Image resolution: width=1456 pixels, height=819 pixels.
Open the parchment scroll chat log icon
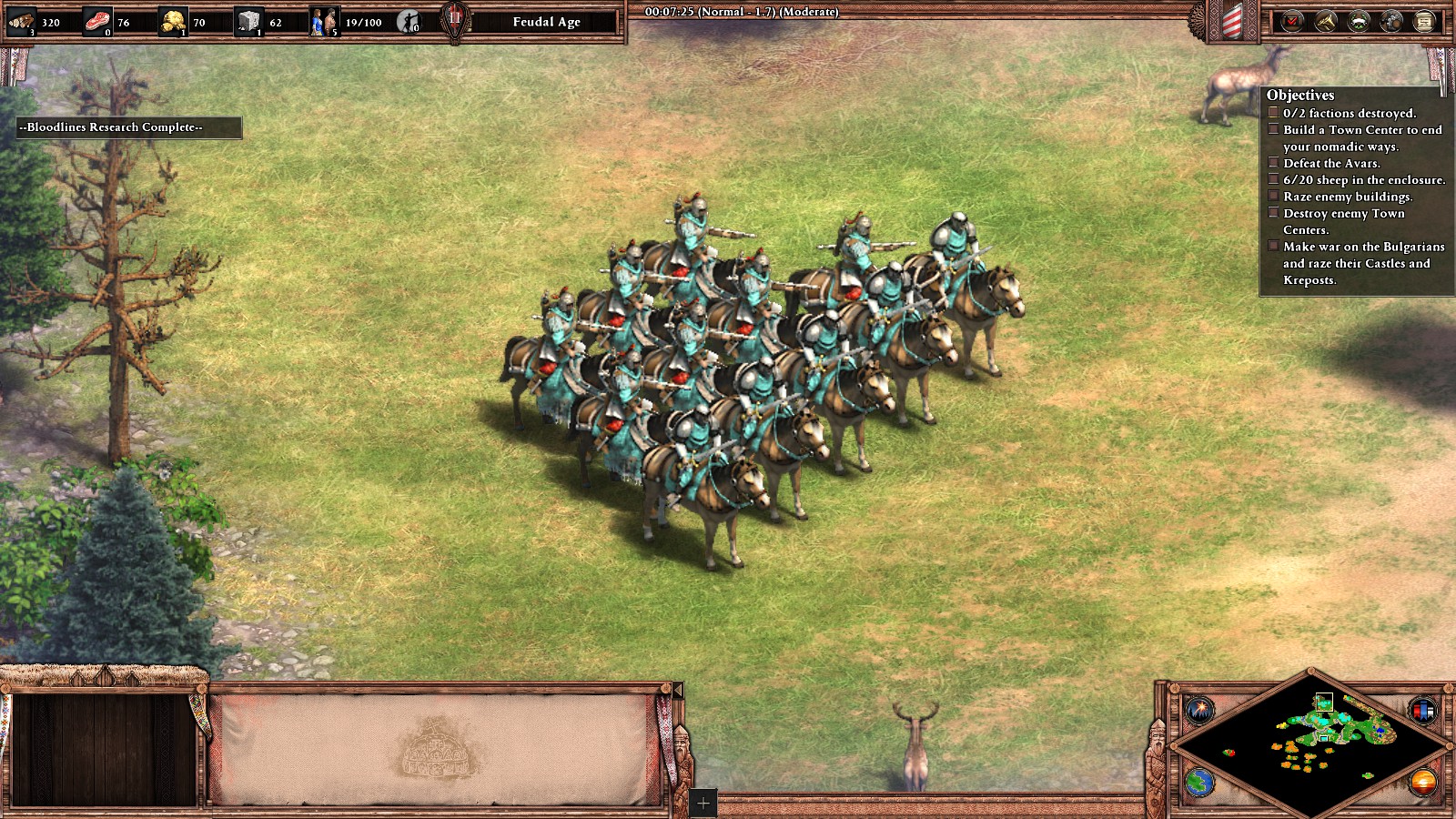click(x=1424, y=21)
